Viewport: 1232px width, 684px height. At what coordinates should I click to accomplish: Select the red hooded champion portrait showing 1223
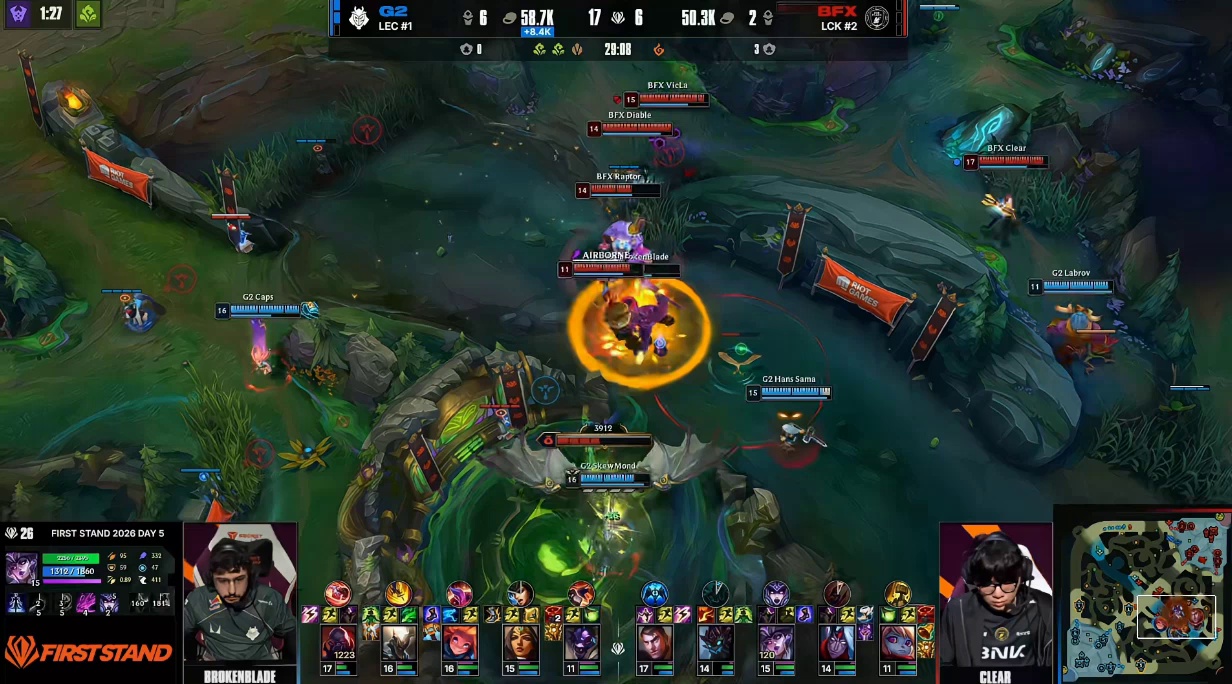pos(337,643)
